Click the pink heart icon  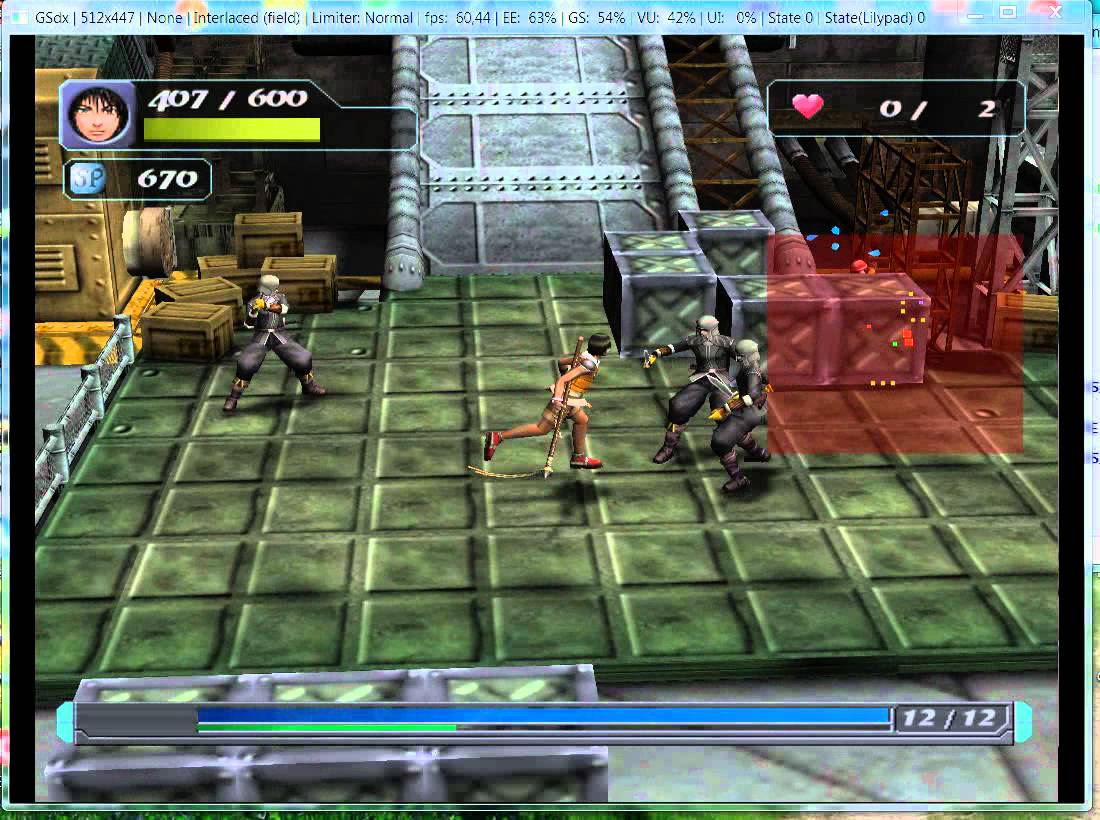(x=807, y=106)
